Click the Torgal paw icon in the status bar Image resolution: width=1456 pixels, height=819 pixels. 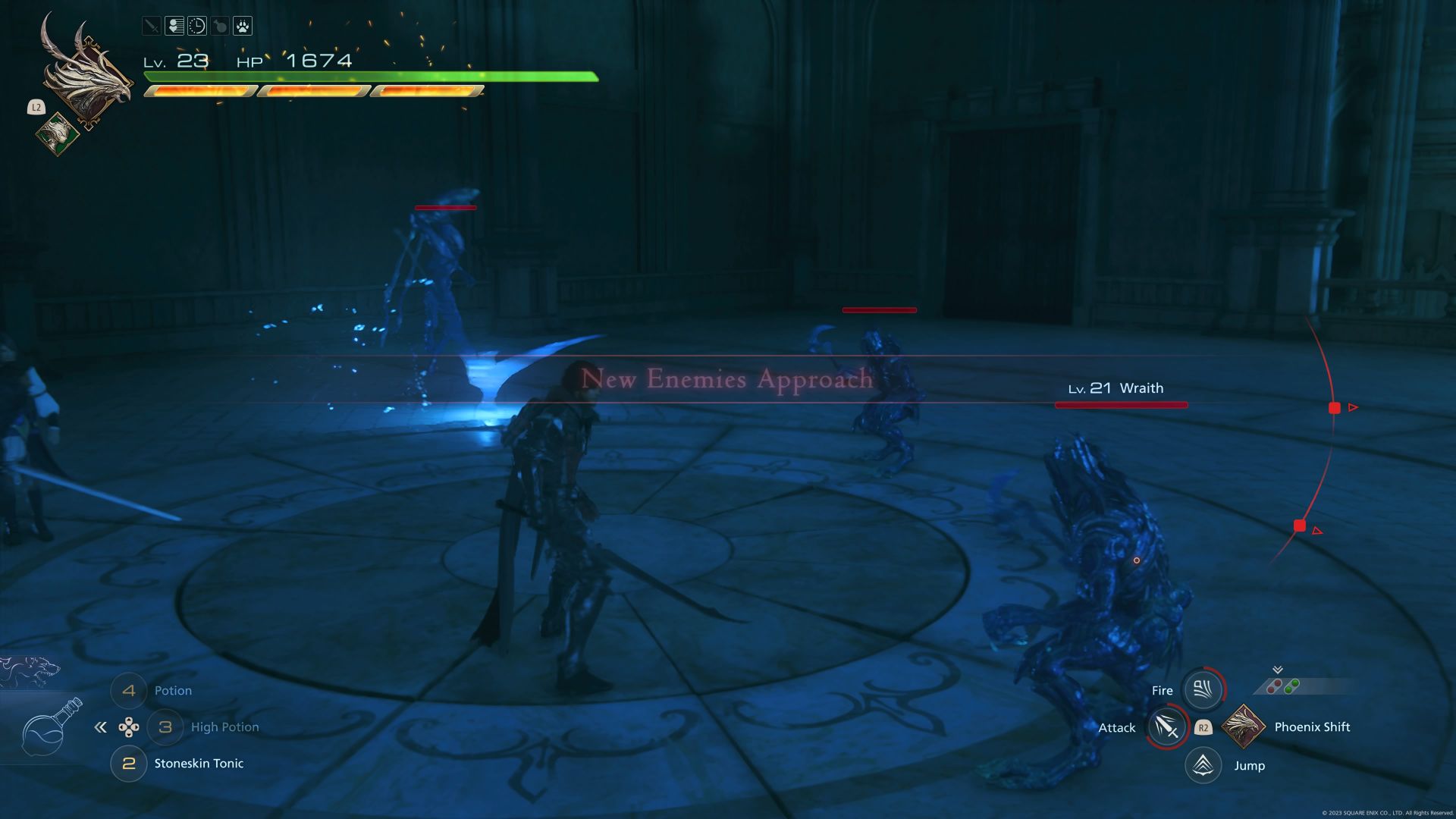point(242,26)
